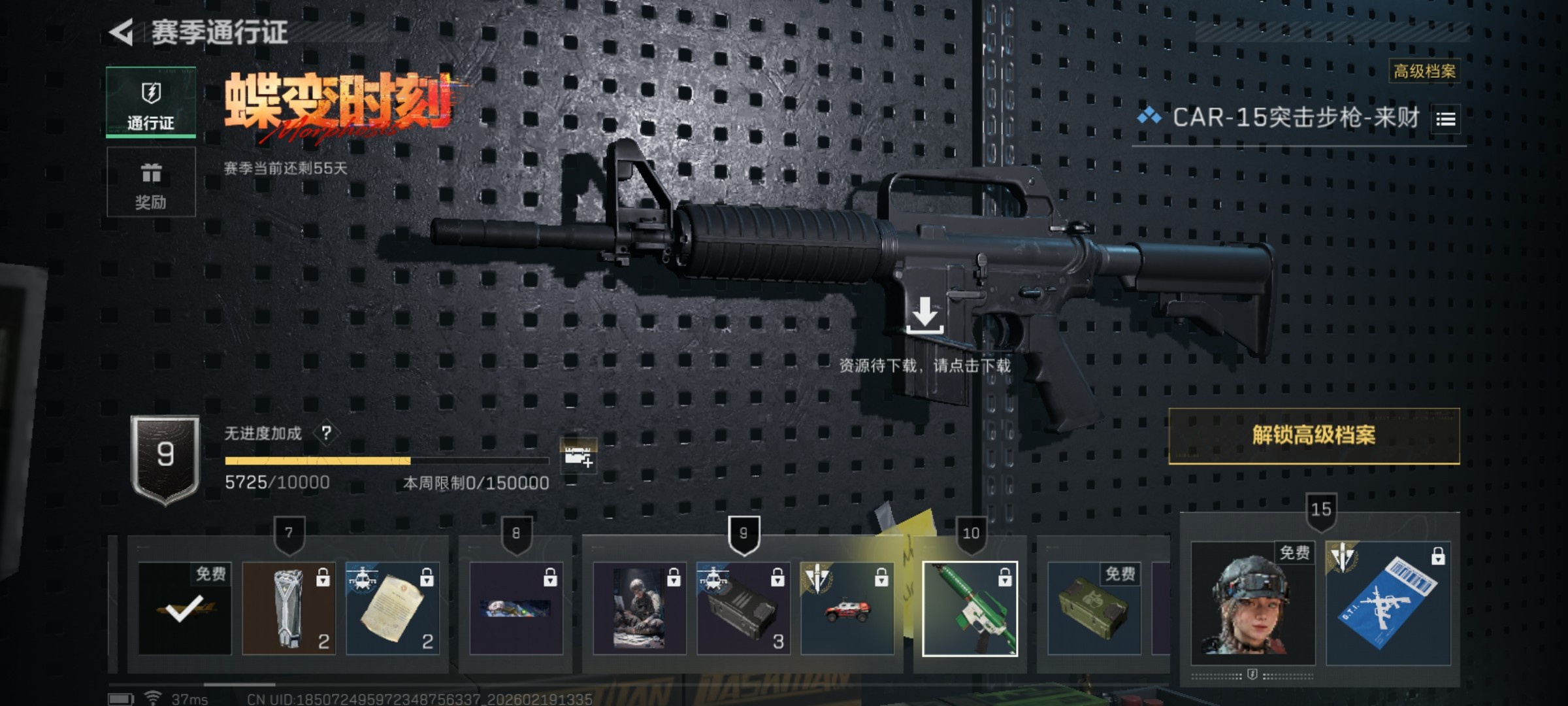Show the progress bonus help question mark

[327, 433]
